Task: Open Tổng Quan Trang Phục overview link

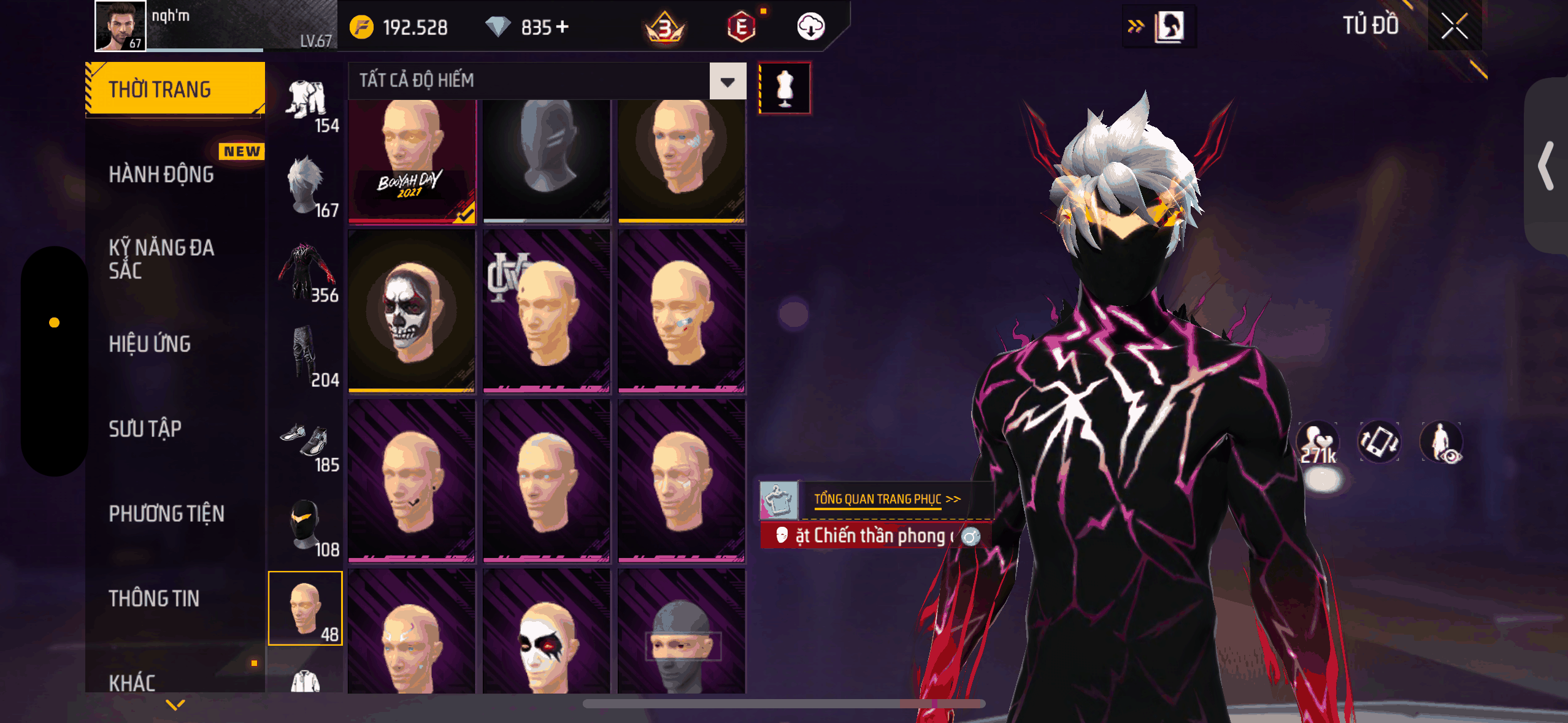Action: tap(886, 499)
